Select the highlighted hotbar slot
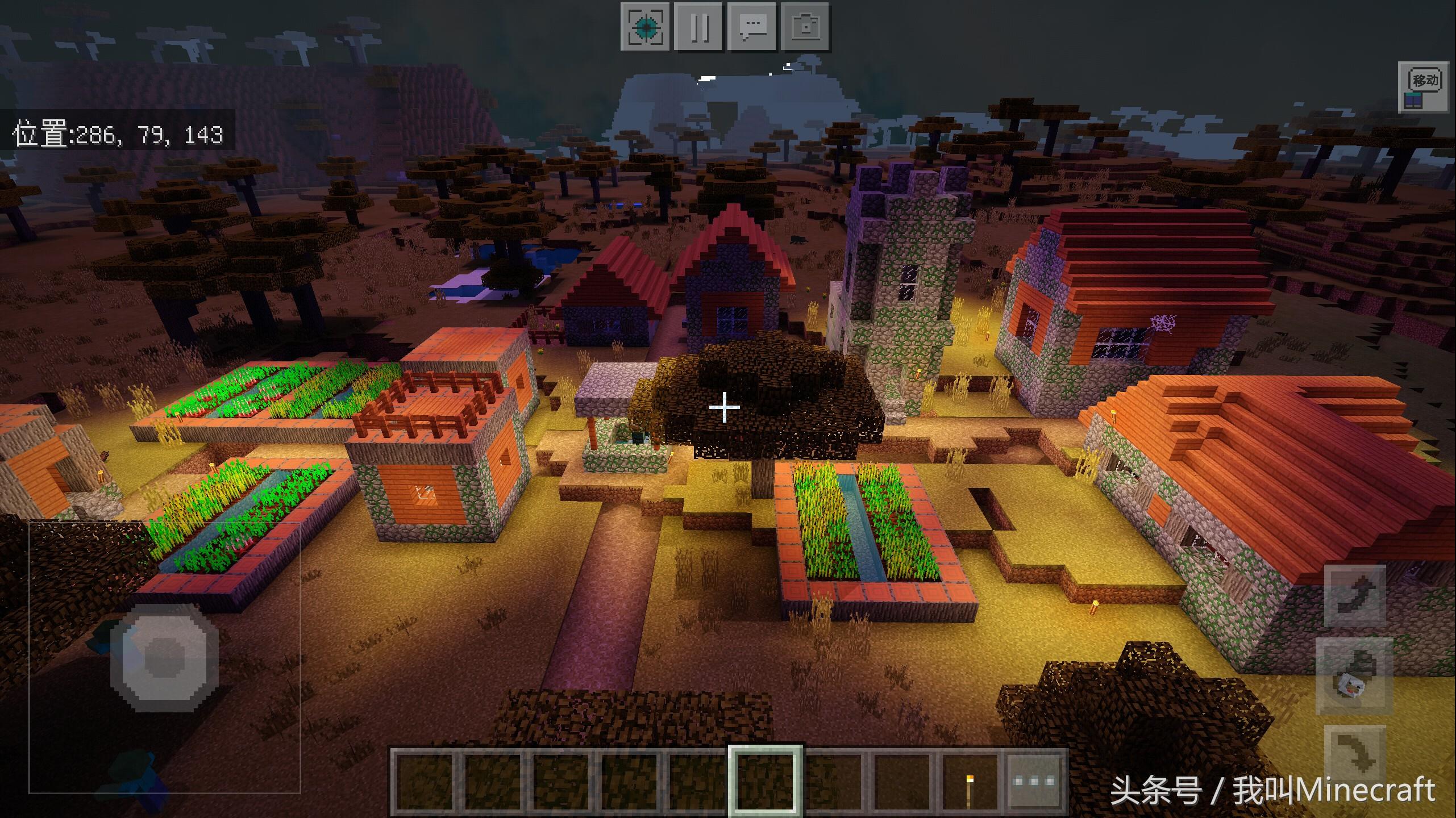 [765, 782]
